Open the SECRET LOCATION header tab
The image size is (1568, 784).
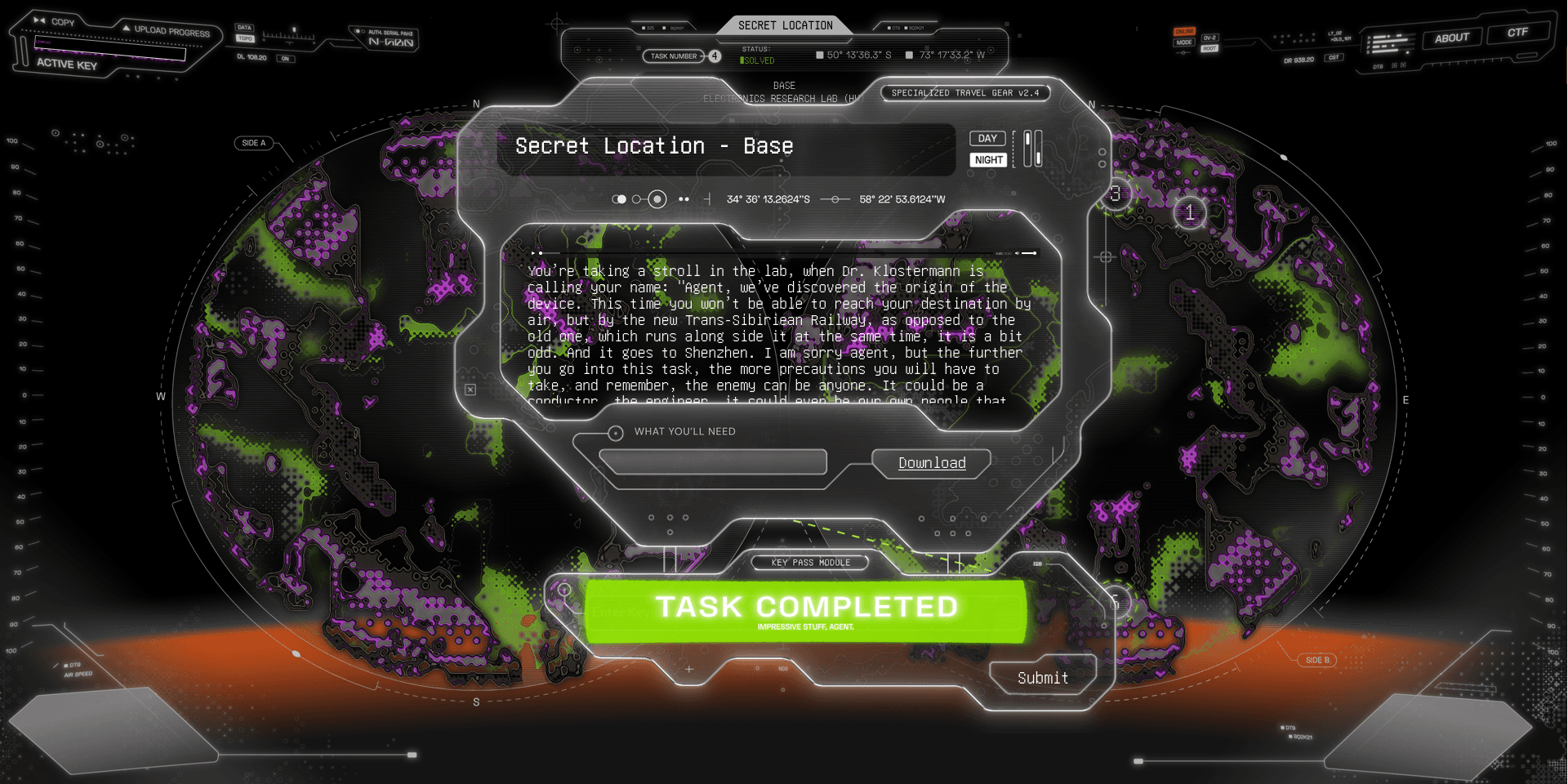pyautogui.click(x=786, y=25)
